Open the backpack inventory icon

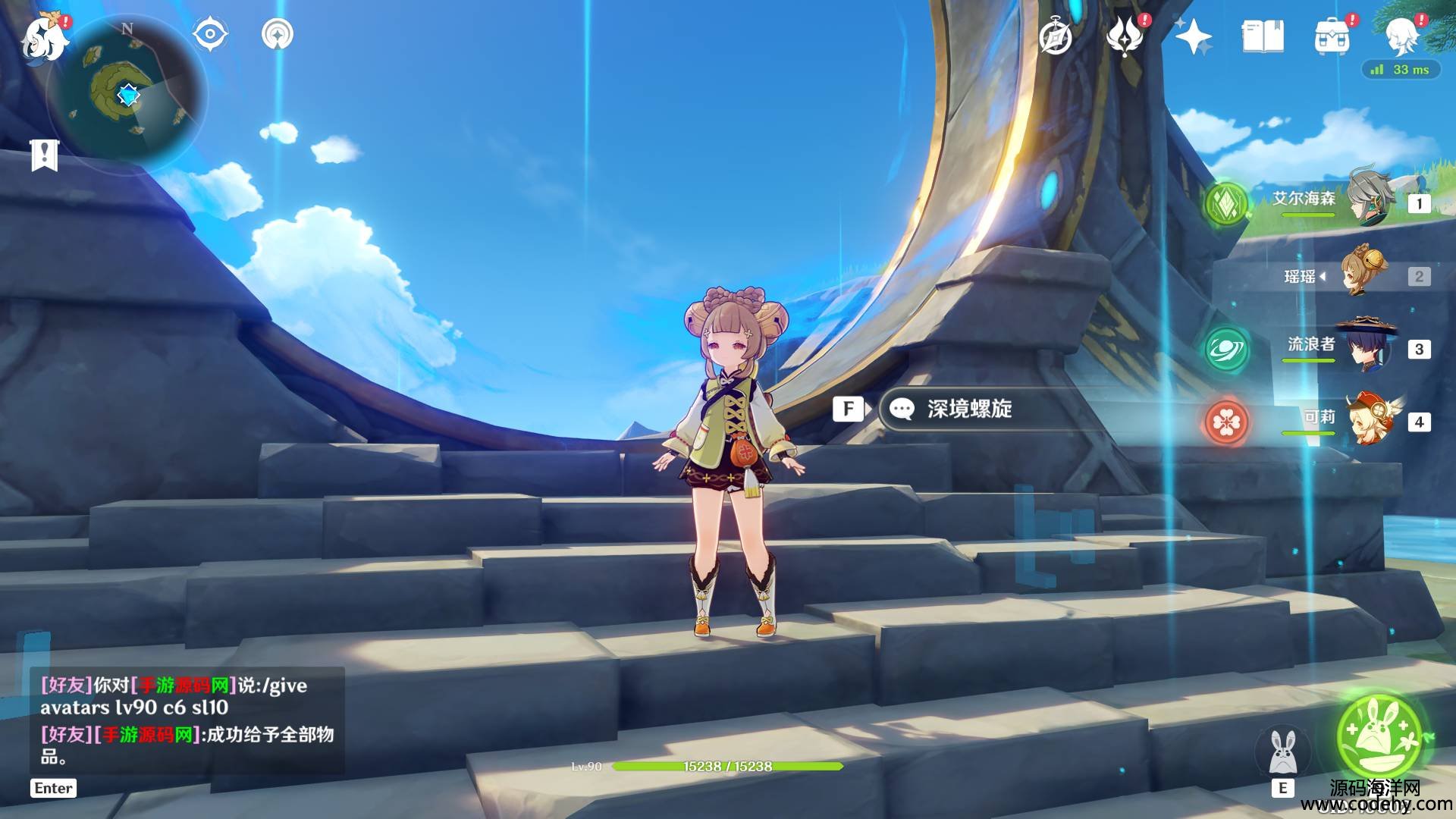tap(1332, 36)
